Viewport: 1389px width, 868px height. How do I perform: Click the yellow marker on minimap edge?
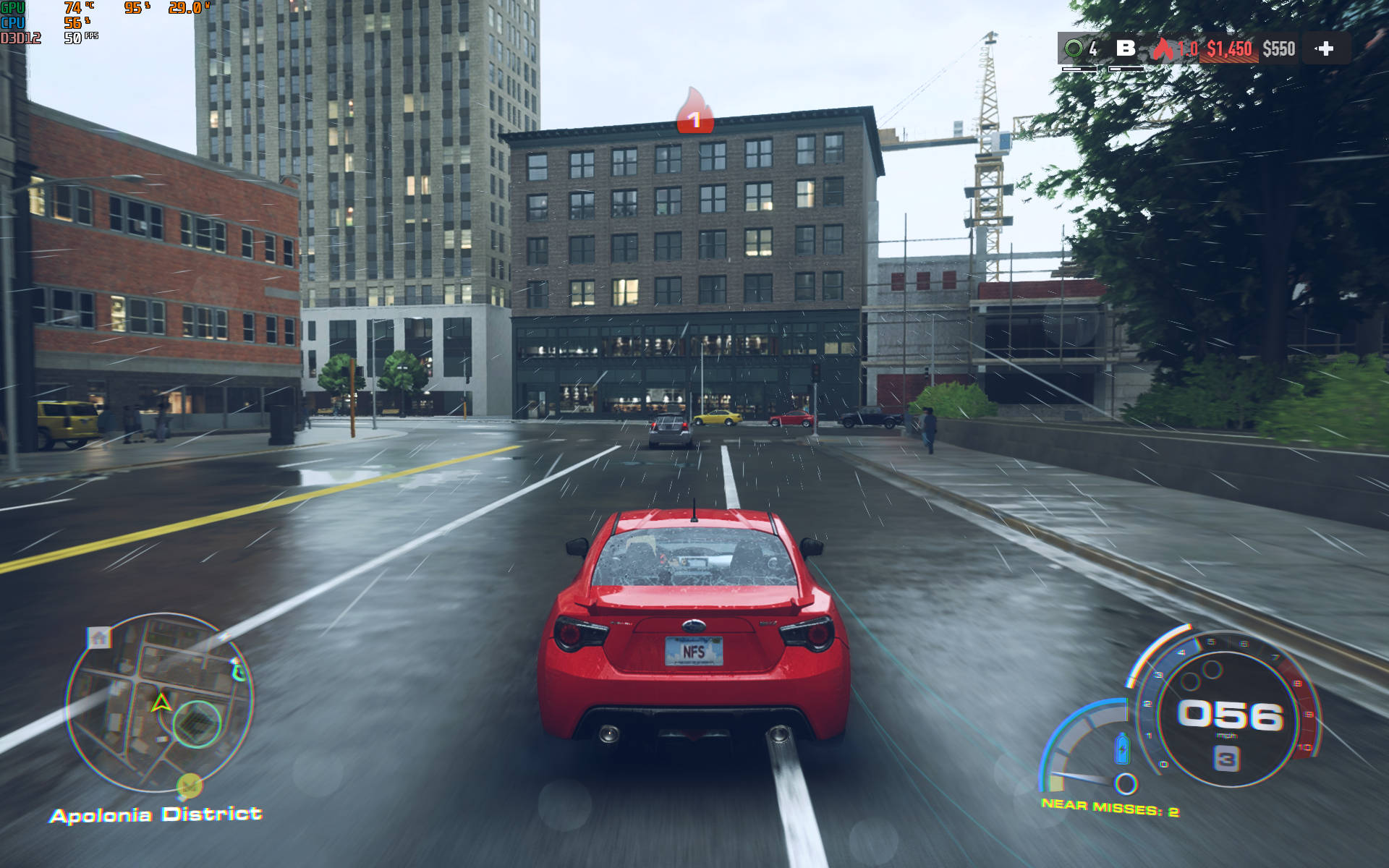(x=190, y=785)
